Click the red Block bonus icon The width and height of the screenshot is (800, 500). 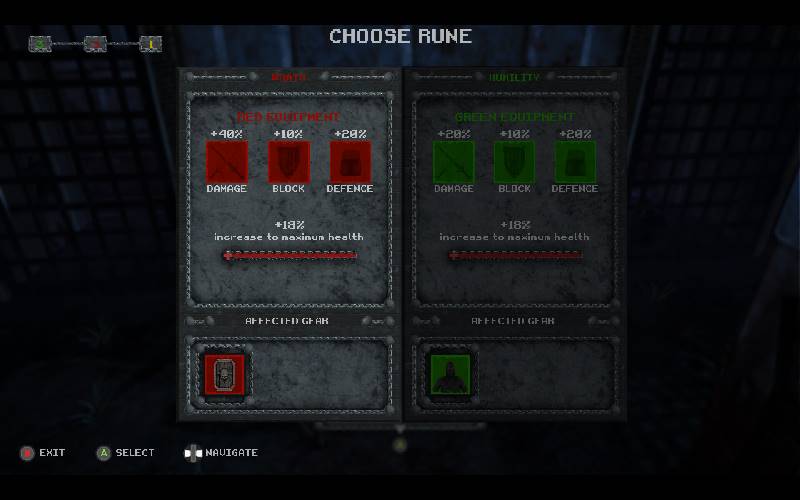pos(289,161)
